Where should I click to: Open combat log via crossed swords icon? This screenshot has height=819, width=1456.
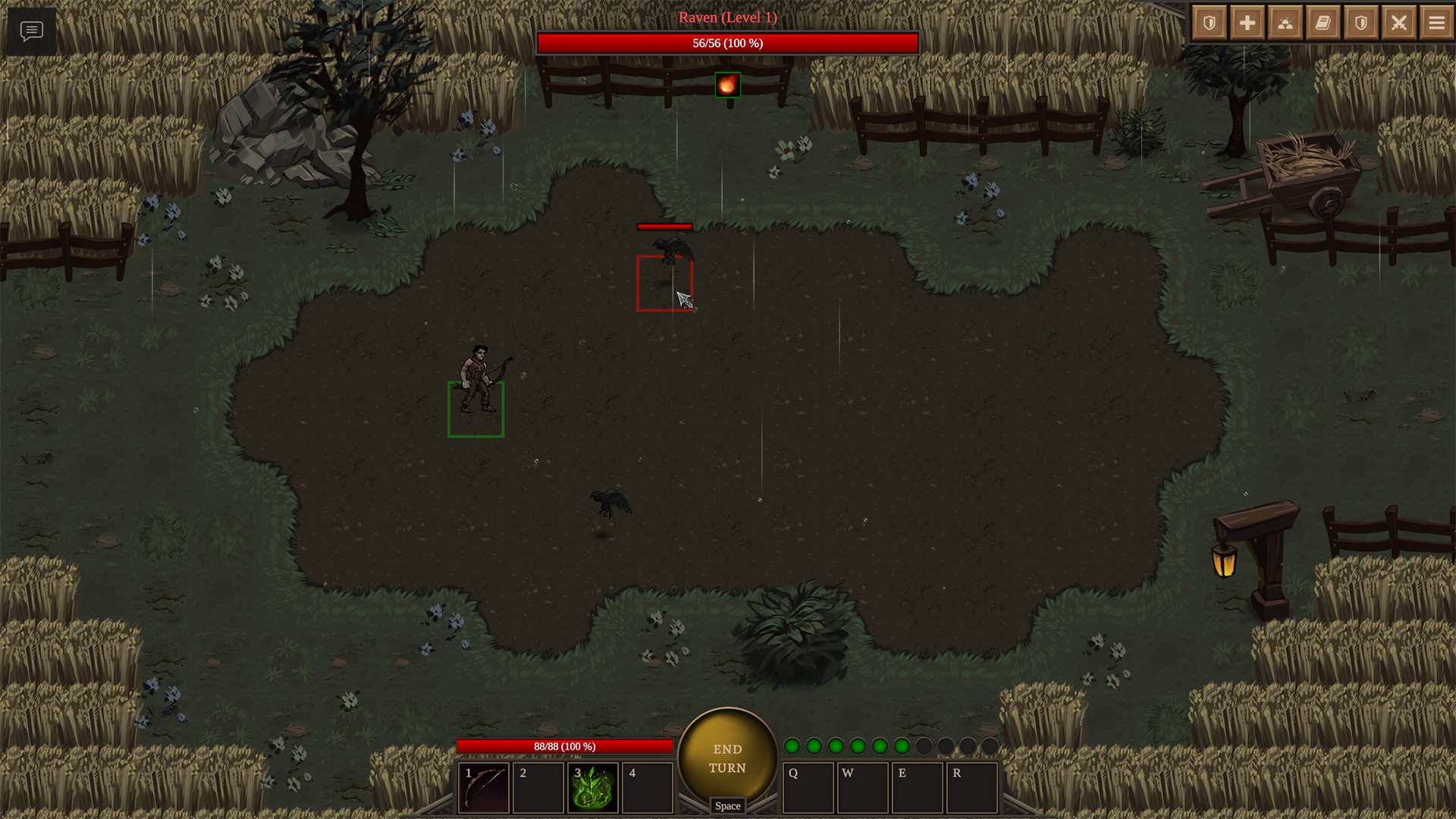tap(1398, 22)
